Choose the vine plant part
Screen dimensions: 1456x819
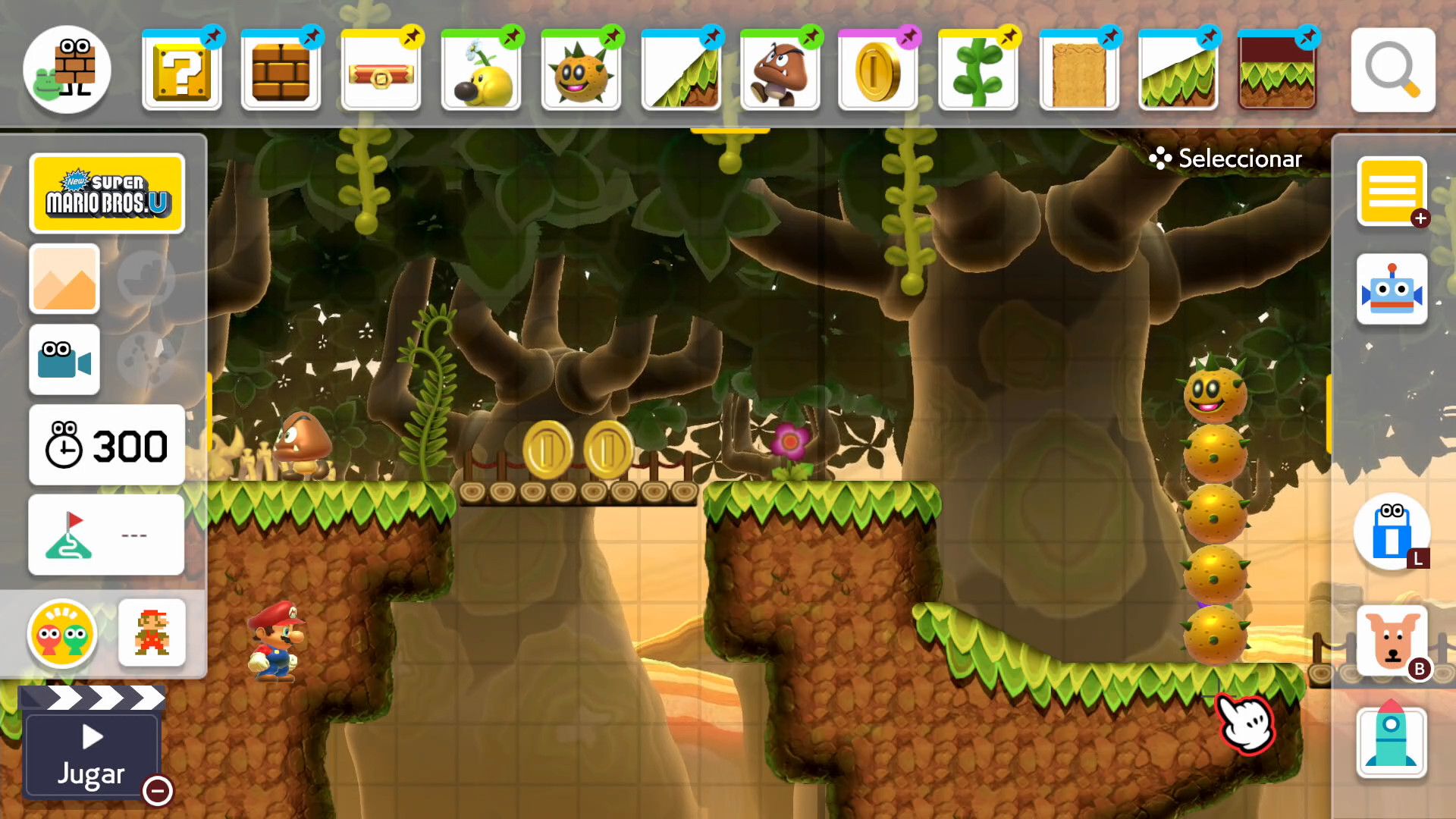(977, 71)
